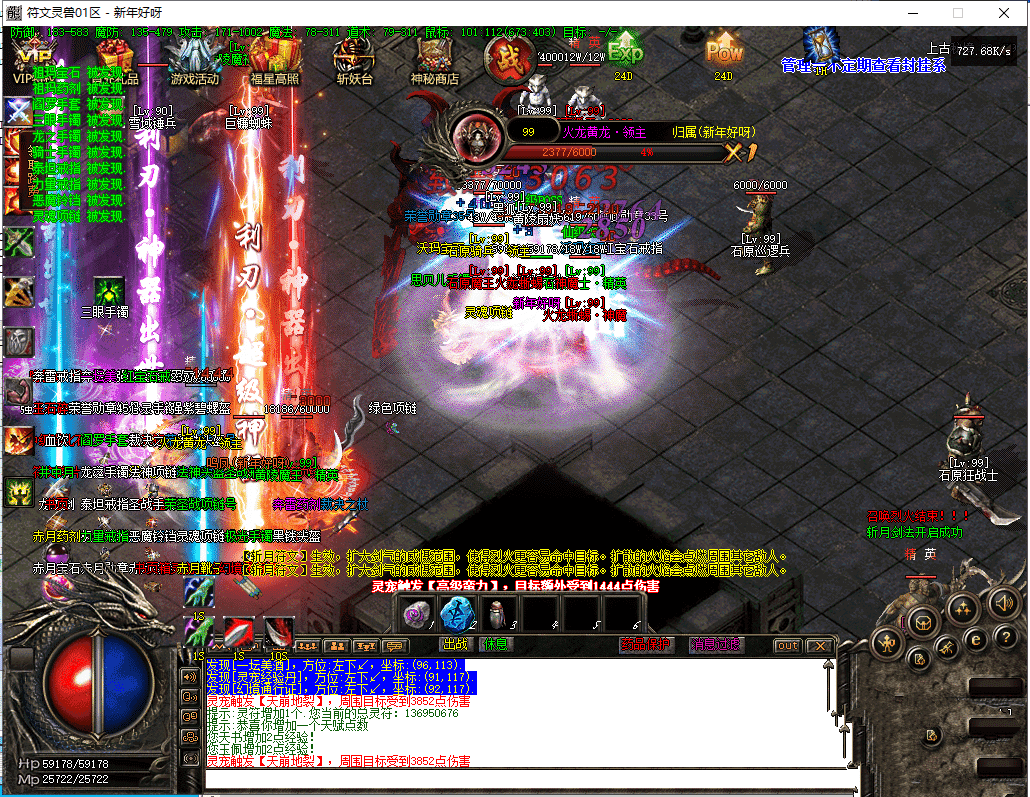Image resolution: width=1030 pixels, height=797 pixels.
Task: Click the 休息 pet rest button
Action: tap(494, 645)
